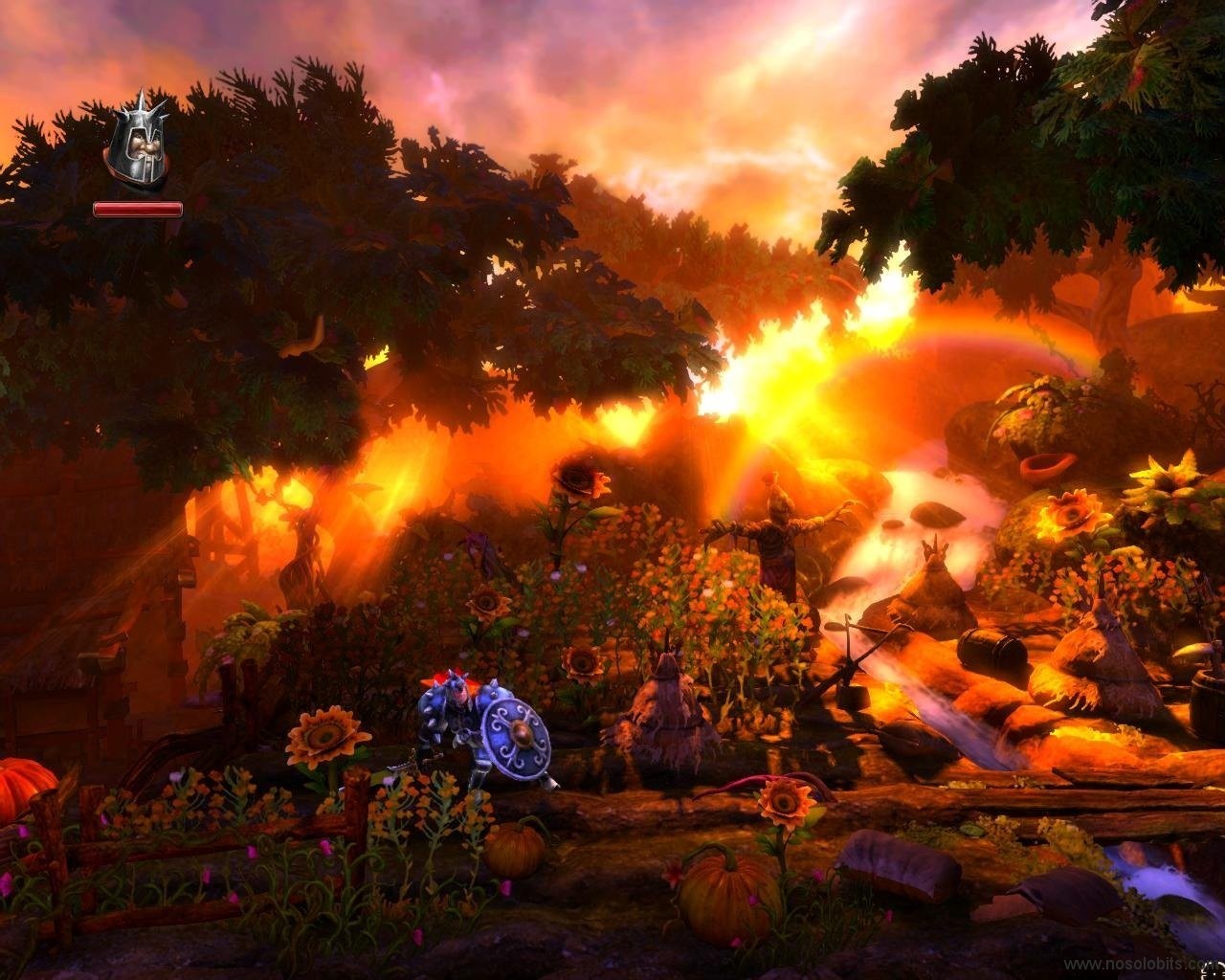The width and height of the screenshot is (1225, 980).
Task: Select the knight helmet character portrait
Action: click(138, 142)
